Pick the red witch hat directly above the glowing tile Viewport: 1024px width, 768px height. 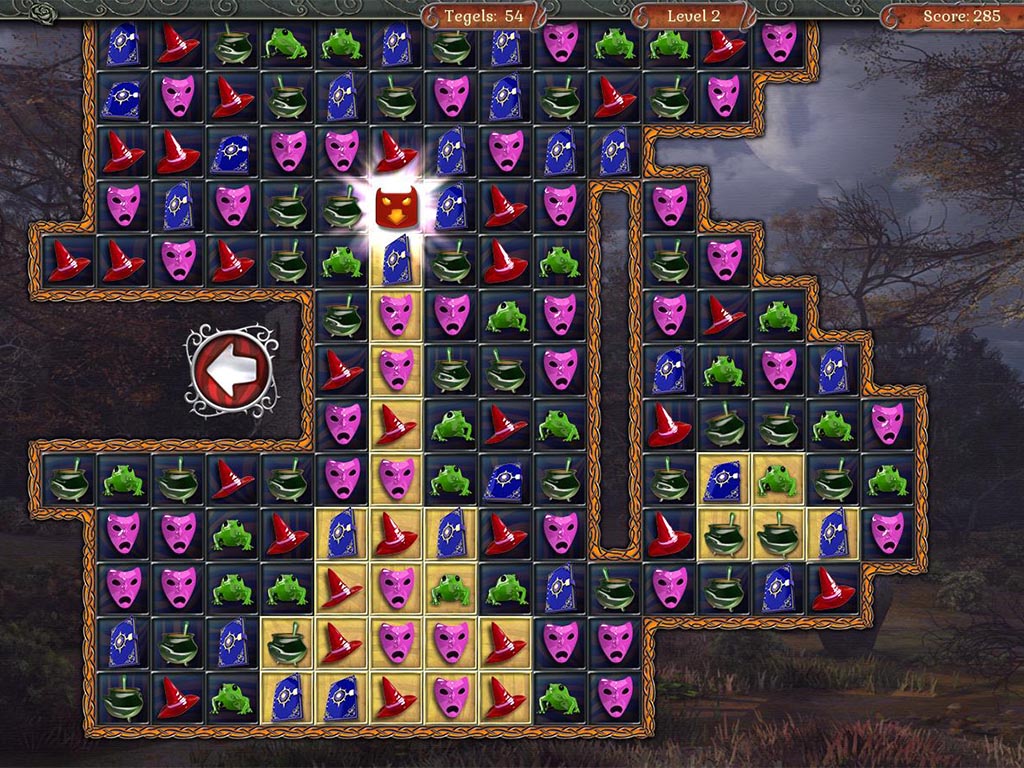pos(395,152)
